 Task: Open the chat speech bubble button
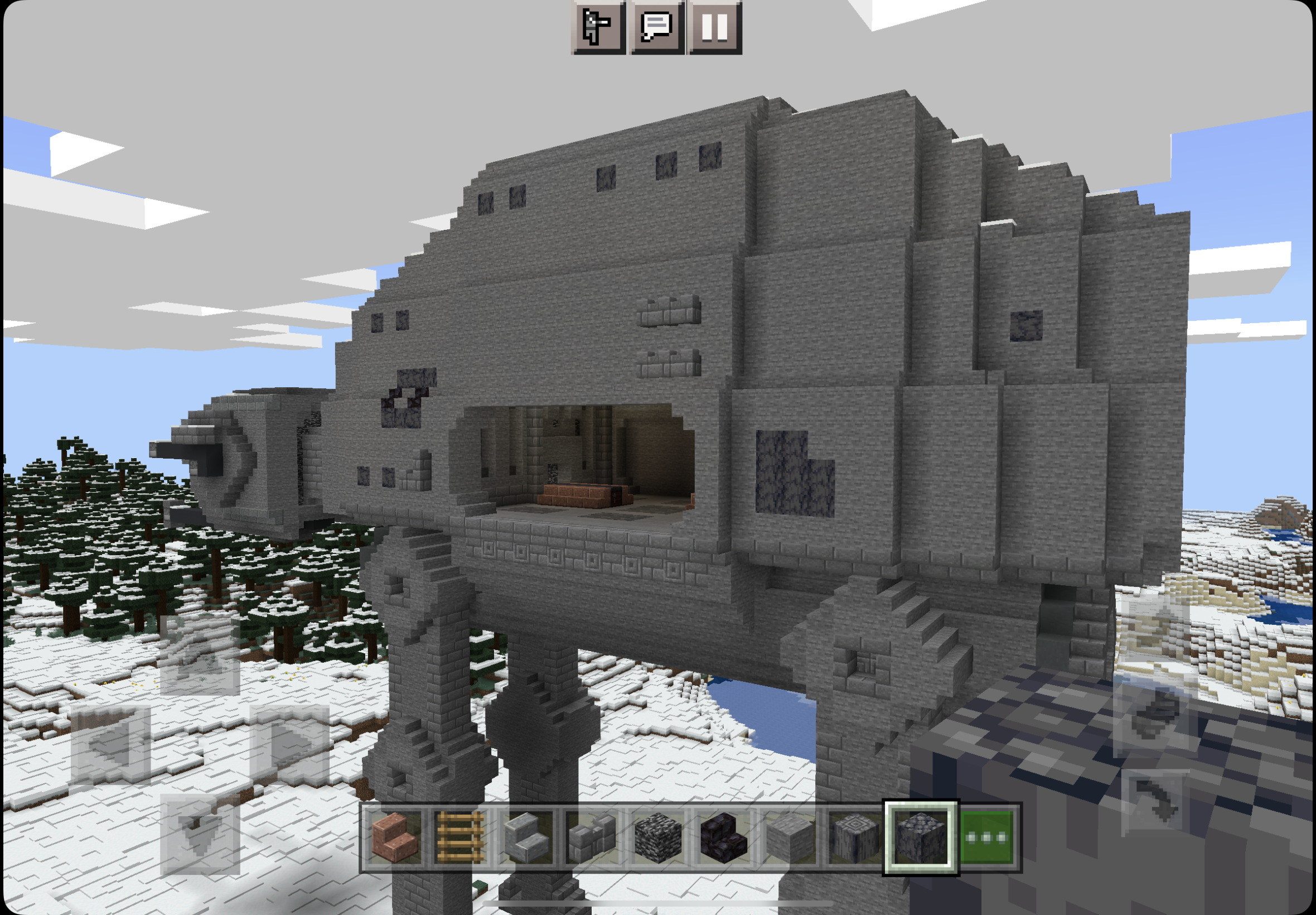coord(656,27)
